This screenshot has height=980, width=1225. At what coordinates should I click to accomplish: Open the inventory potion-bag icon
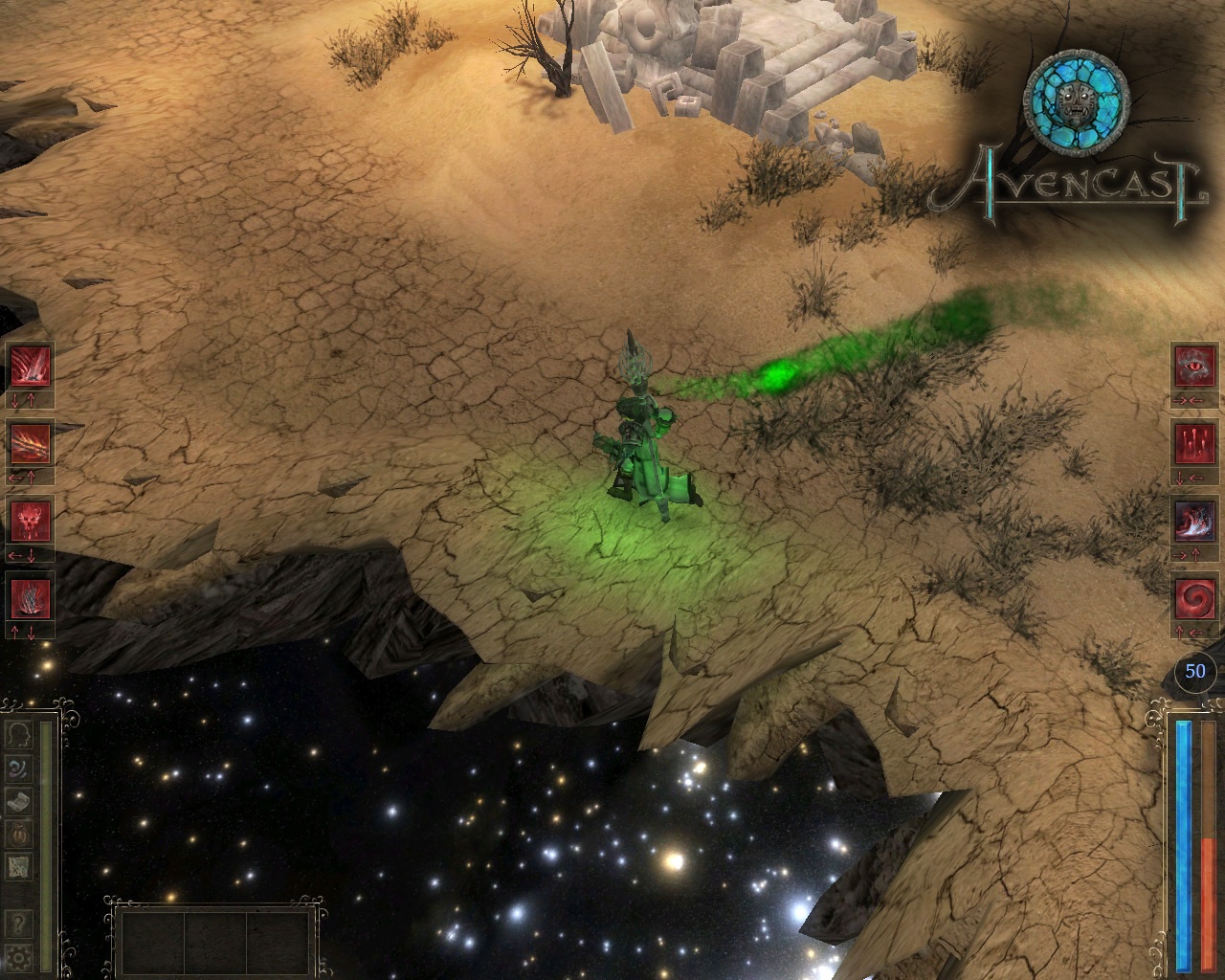click(18, 831)
